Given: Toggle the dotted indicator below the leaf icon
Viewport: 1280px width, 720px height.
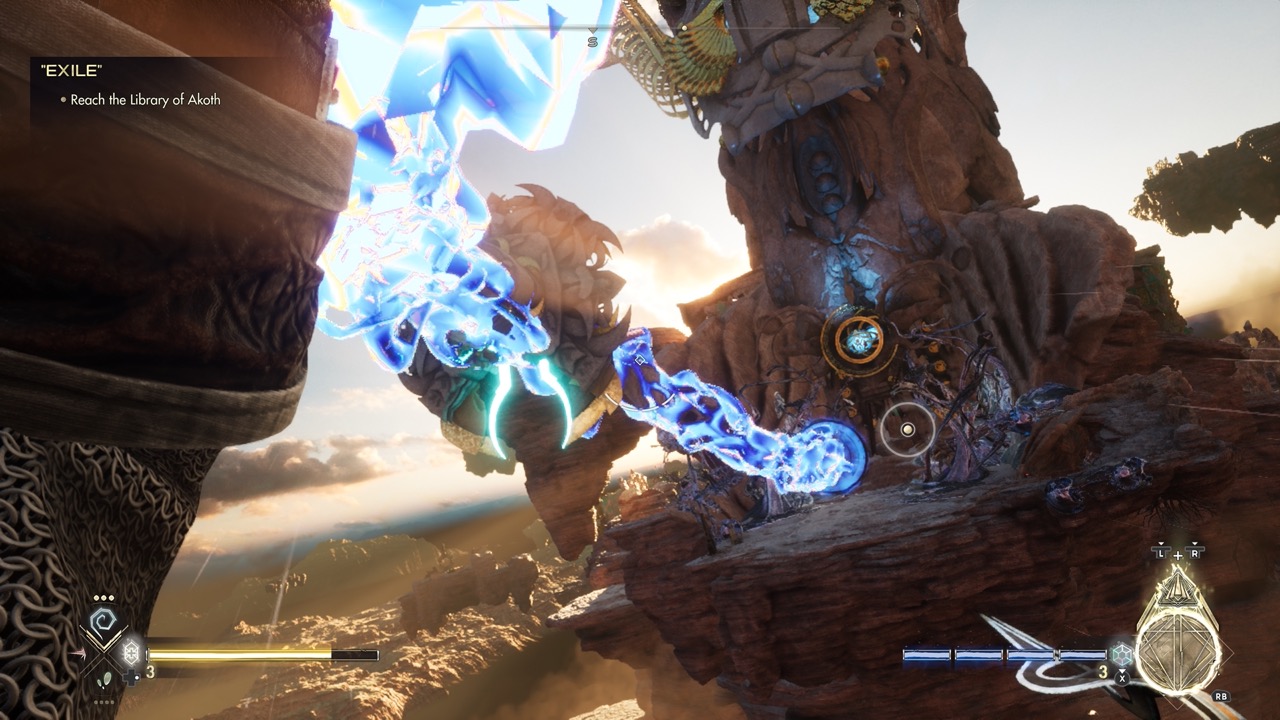Looking at the screenshot, I should coord(104,702).
